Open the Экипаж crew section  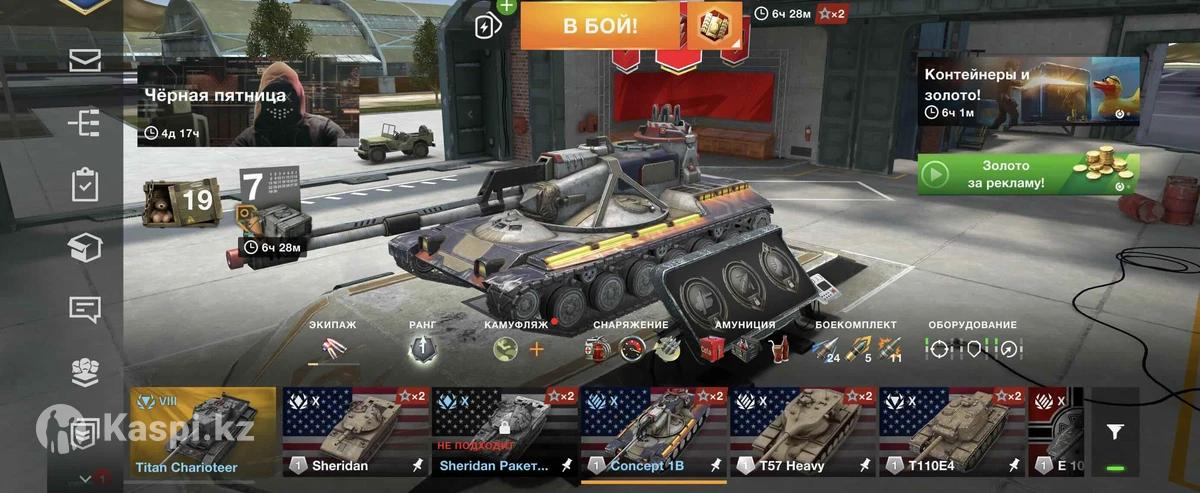(332, 347)
